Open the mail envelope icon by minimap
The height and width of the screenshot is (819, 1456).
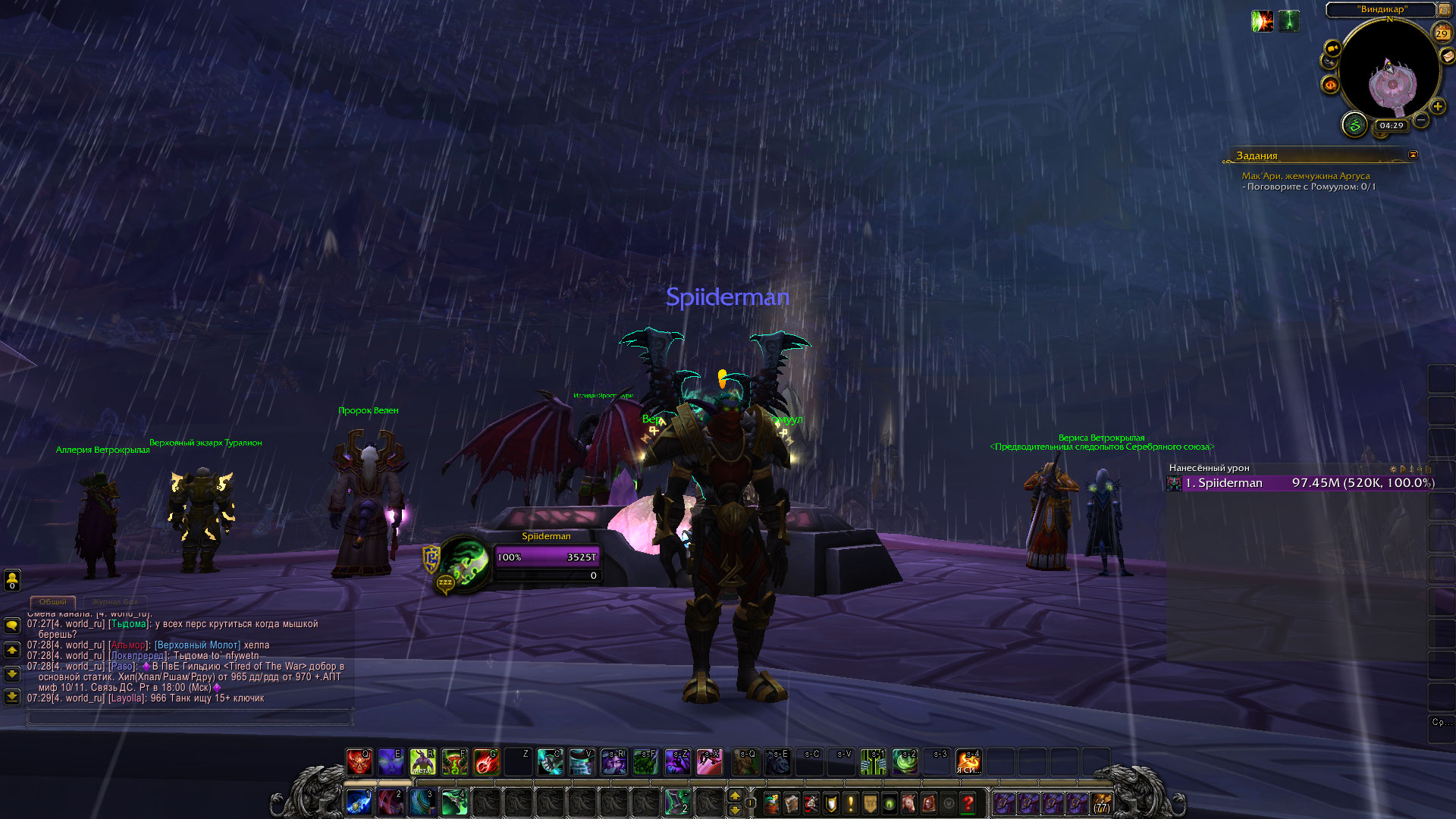(1449, 57)
